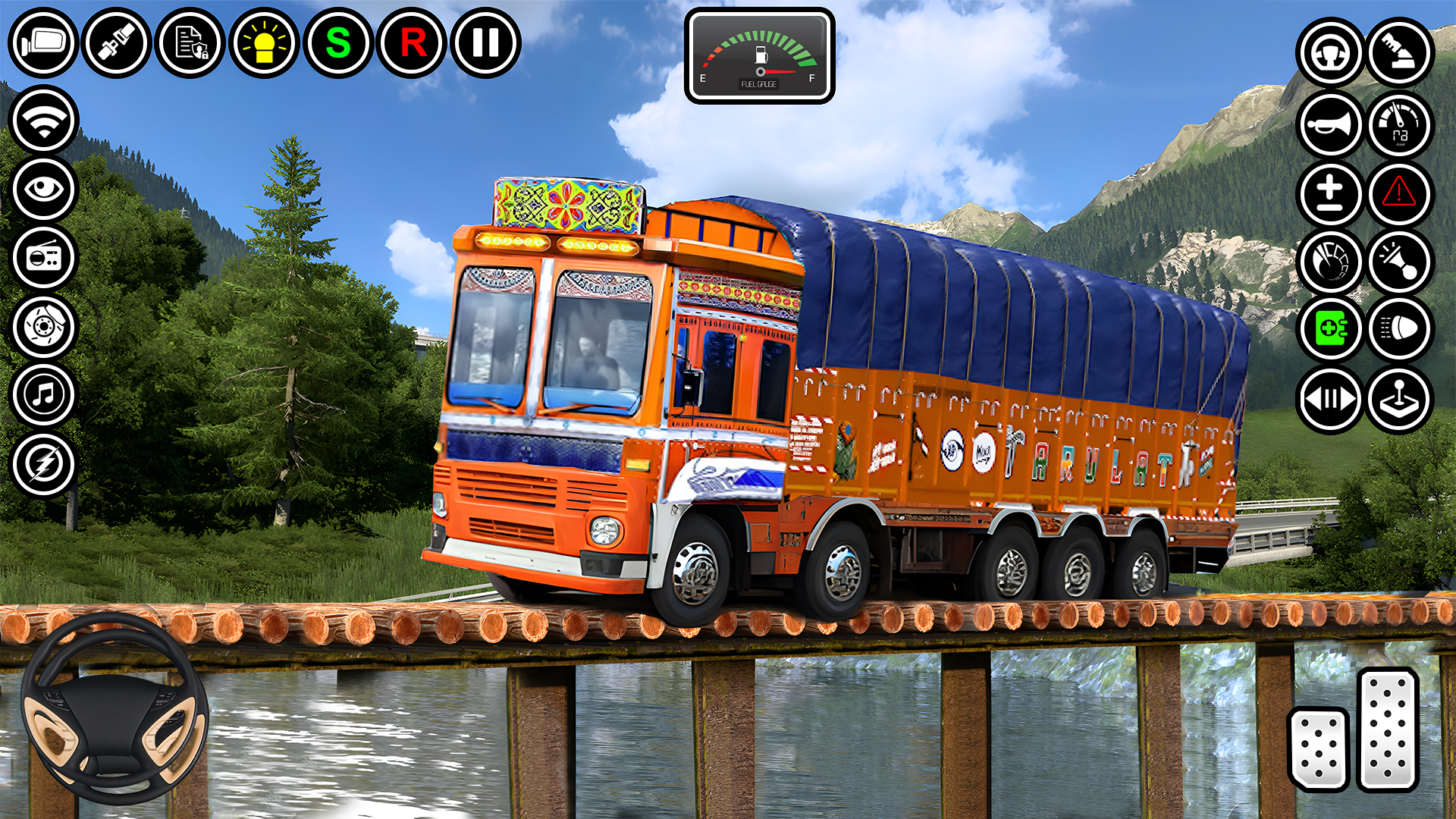Tap the side mirror camera button

pyautogui.click(x=43, y=42)
